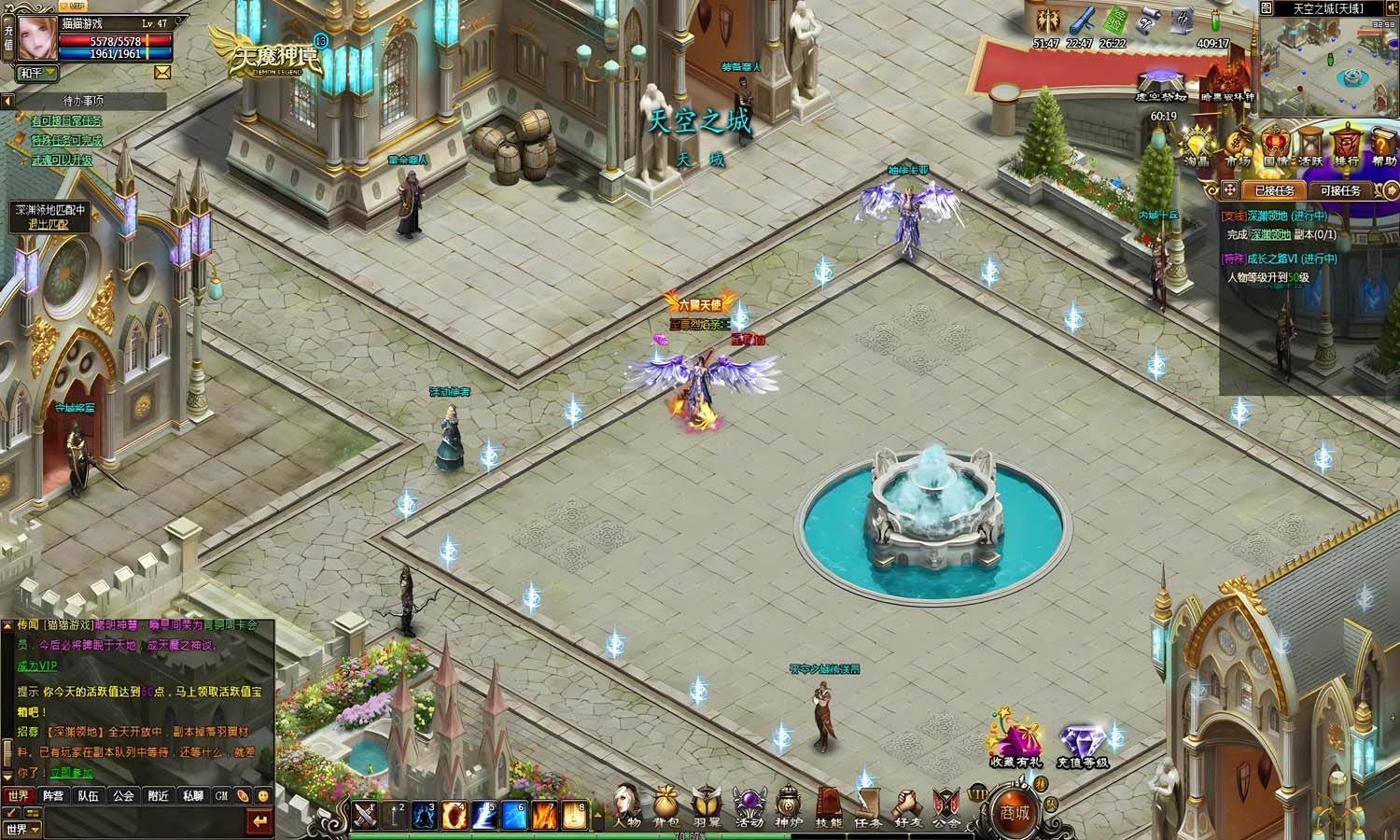Open the 市场 market money bag
1400x840 pixels.
click(x=1238, y=147)
